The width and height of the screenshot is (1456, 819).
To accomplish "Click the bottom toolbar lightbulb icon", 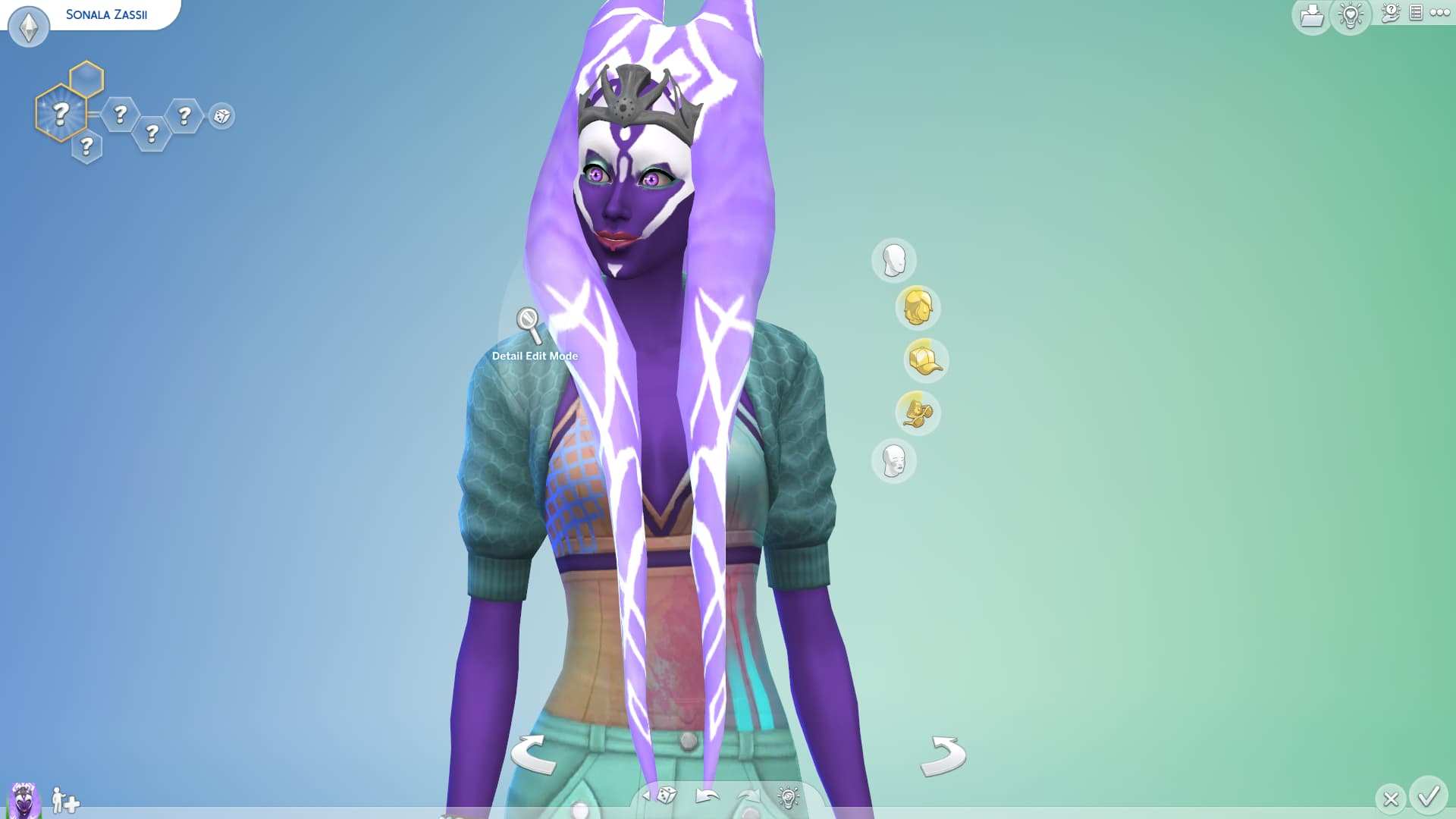I will coord(788,796).
